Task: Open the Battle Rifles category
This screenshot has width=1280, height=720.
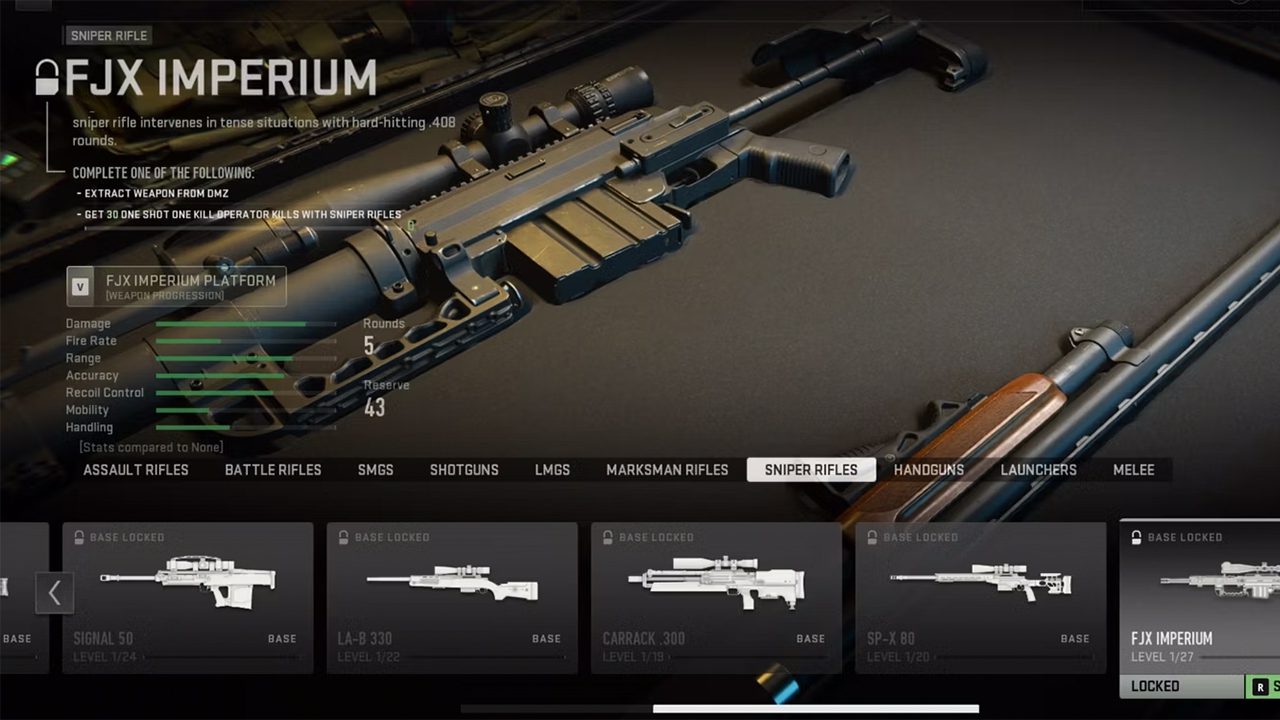Action: 273,470
